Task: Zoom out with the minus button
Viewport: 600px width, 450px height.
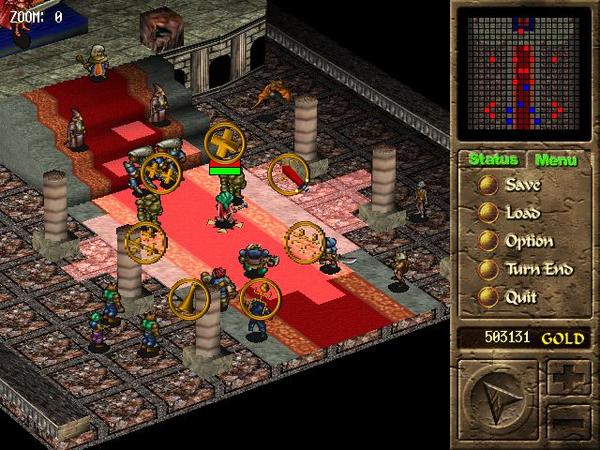Action: tap(567, 422)
